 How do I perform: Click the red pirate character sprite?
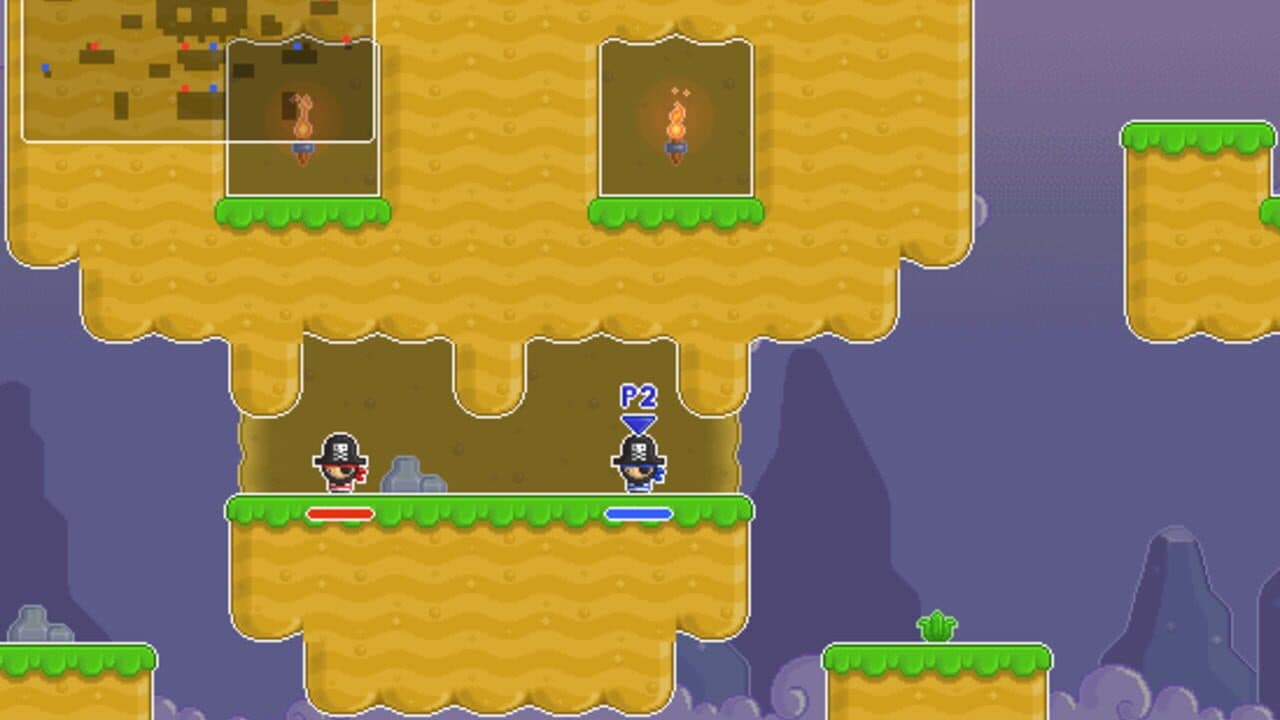338,465
